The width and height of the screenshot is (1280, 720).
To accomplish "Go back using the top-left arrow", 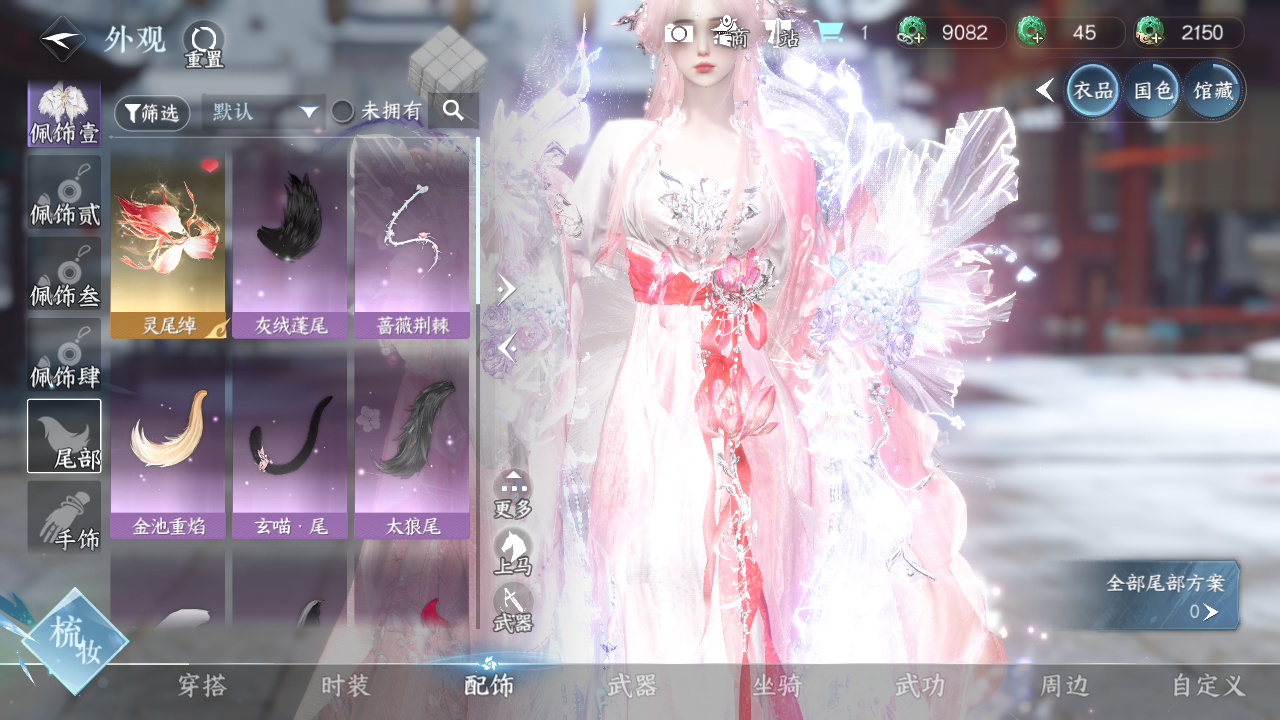I will coord(62,40).
